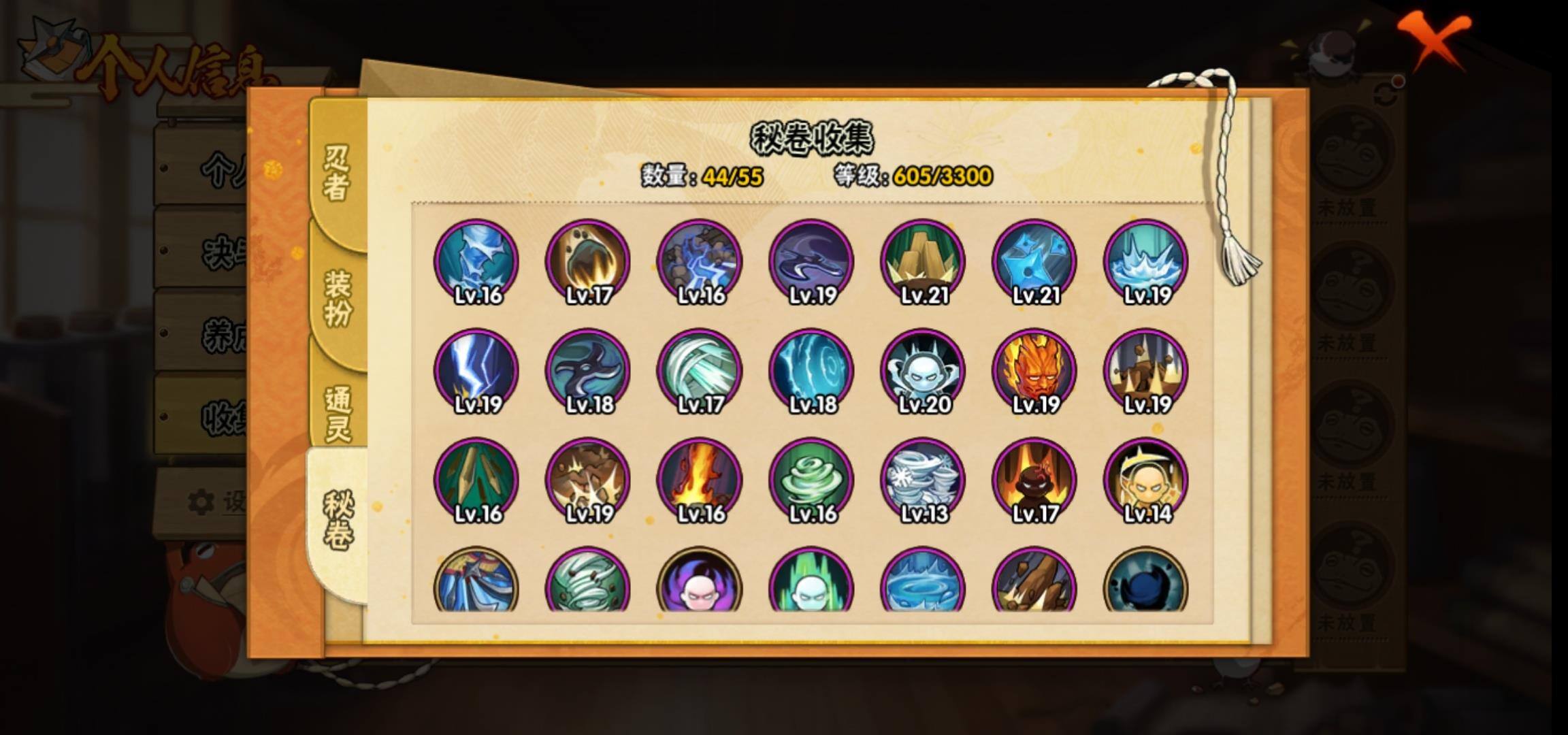
Task: Open the 装扮 tab
Action: click(338, 297)
